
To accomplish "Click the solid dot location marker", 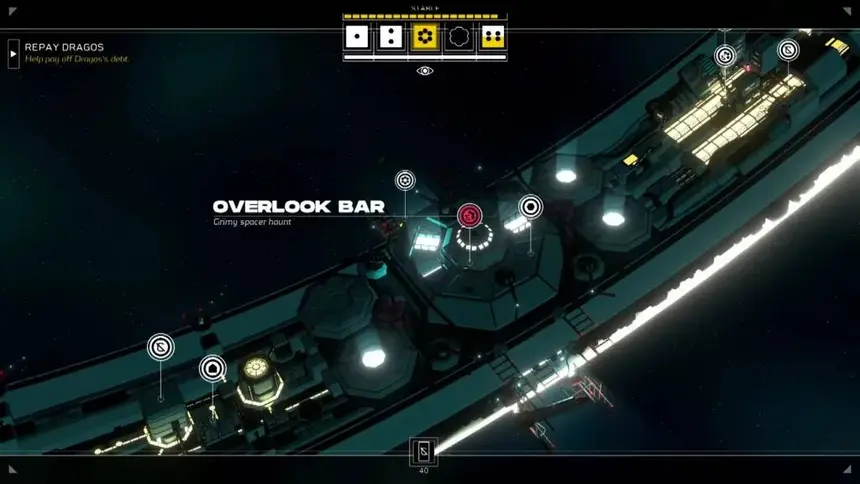I will pos(531,207).
